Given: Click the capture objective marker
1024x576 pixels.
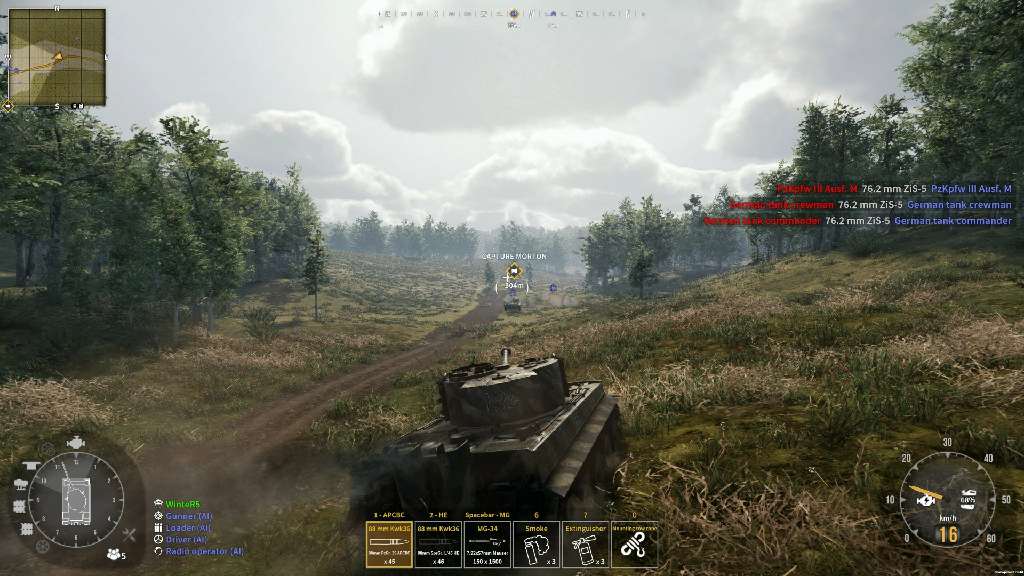Looking at the screenshot, I should (x=514, y=271).
